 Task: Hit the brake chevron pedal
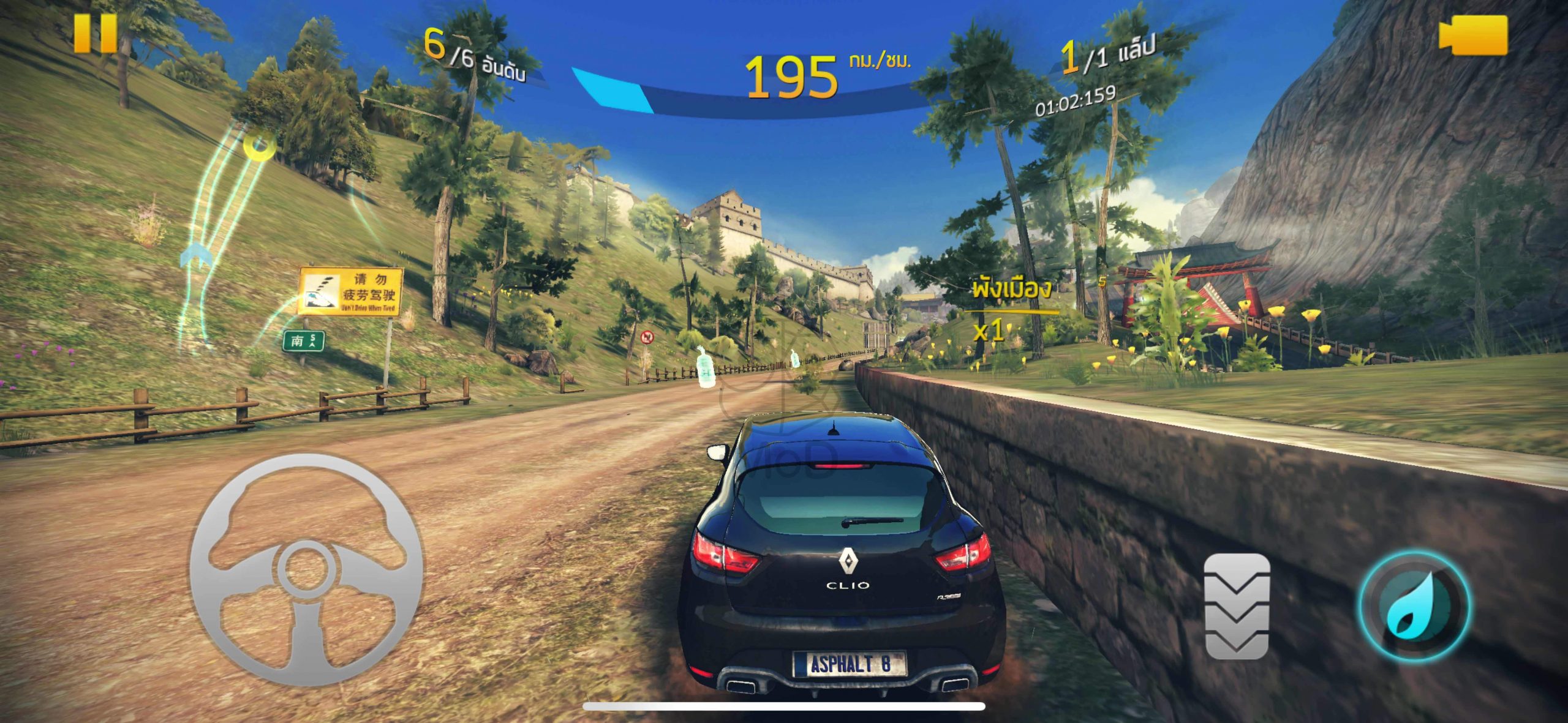(1237, 605)
